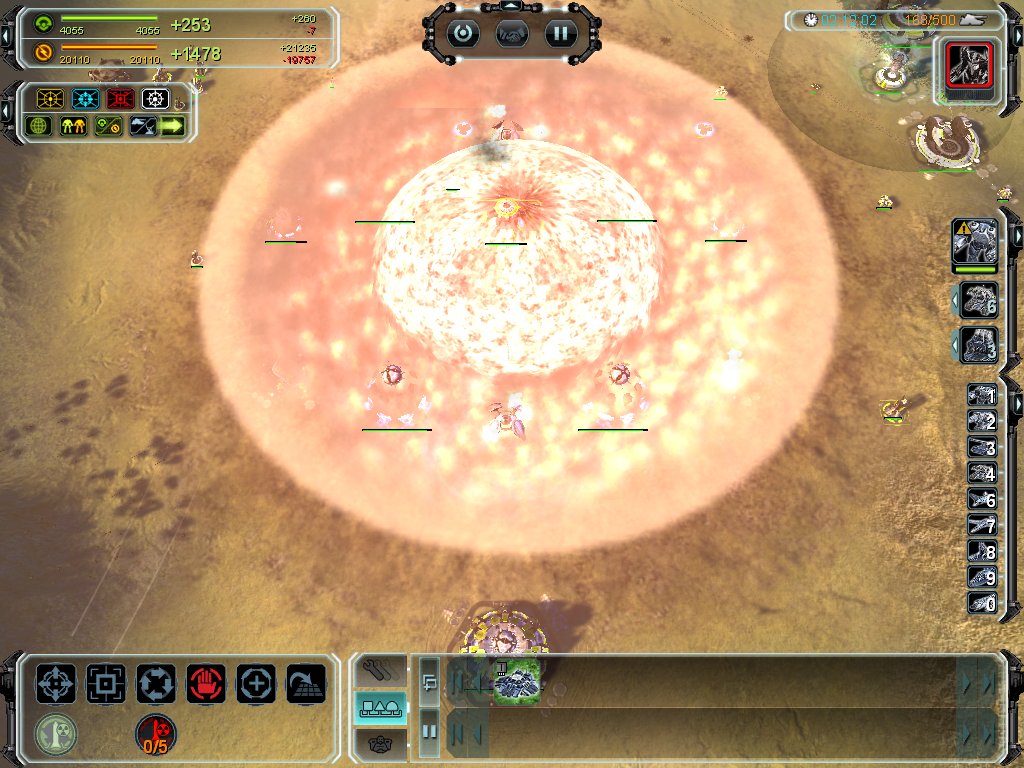The height and width of the screenshot is (768, 1024).
Task: Select the red-framed commander portrait
Action: tap(967, 66)
